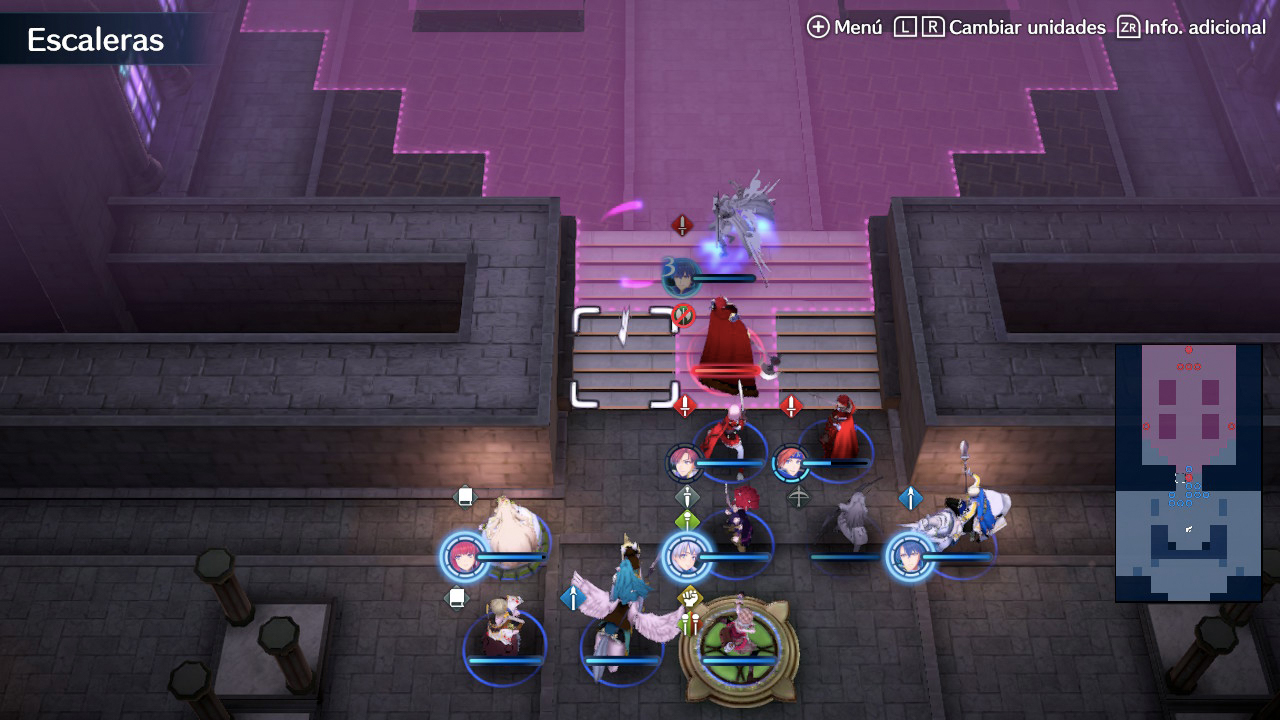The image size is (1280, 720).
Task: Click the blue-haired portrait beside the cavalier
Action: [x=910, y=557]
